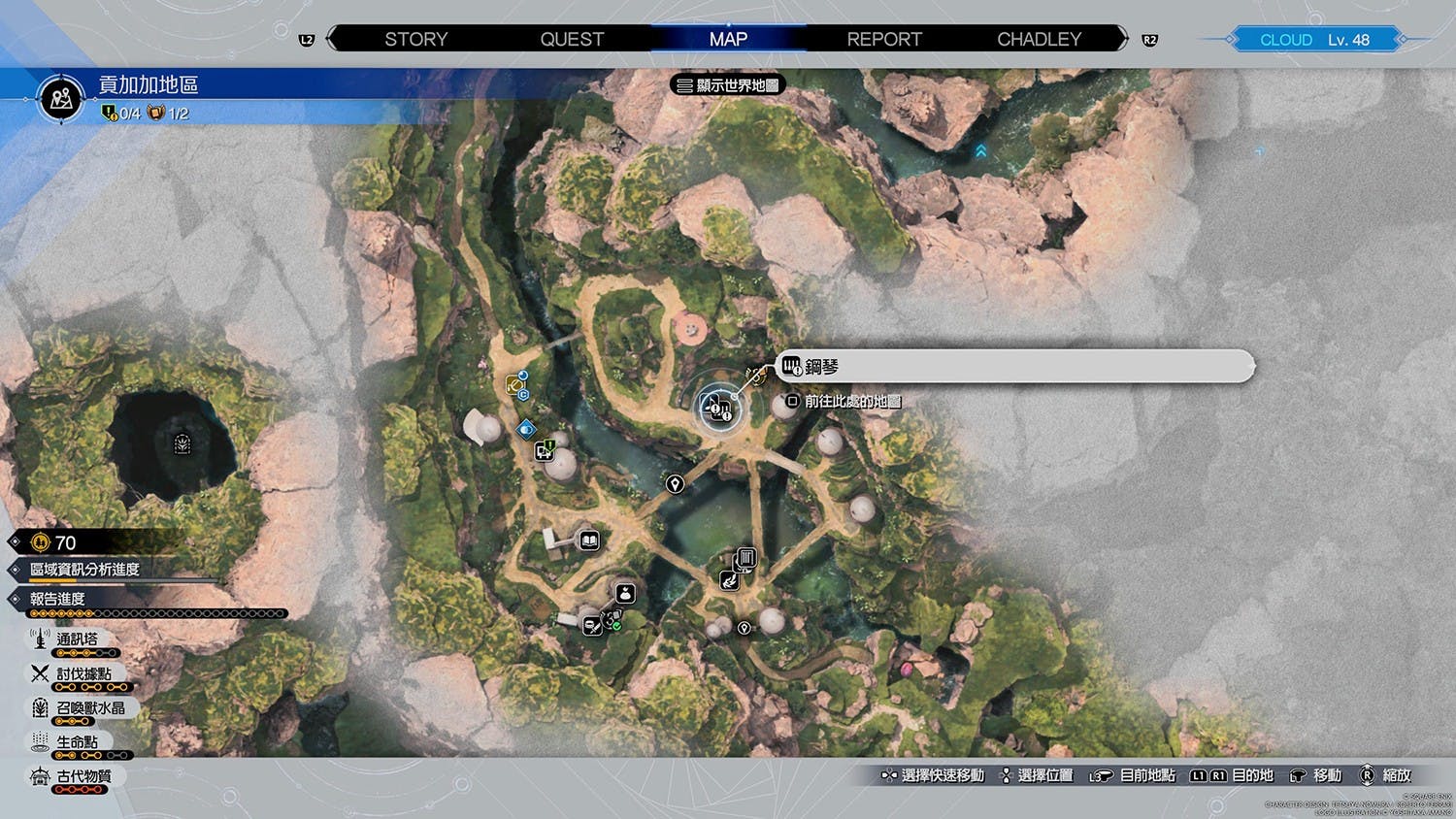Screen dimensions: 1456x819
Task: Open the CHADLEY tab
Action: 1039,39
